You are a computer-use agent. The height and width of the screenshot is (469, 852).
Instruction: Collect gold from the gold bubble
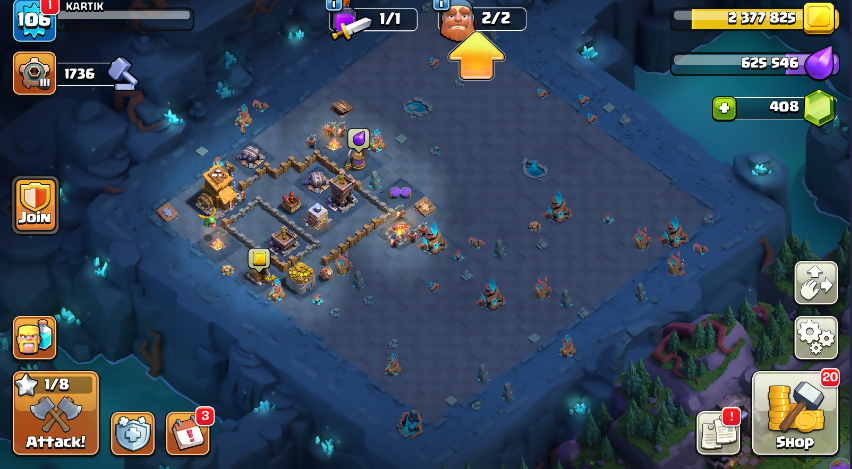[x=259, y=258]
